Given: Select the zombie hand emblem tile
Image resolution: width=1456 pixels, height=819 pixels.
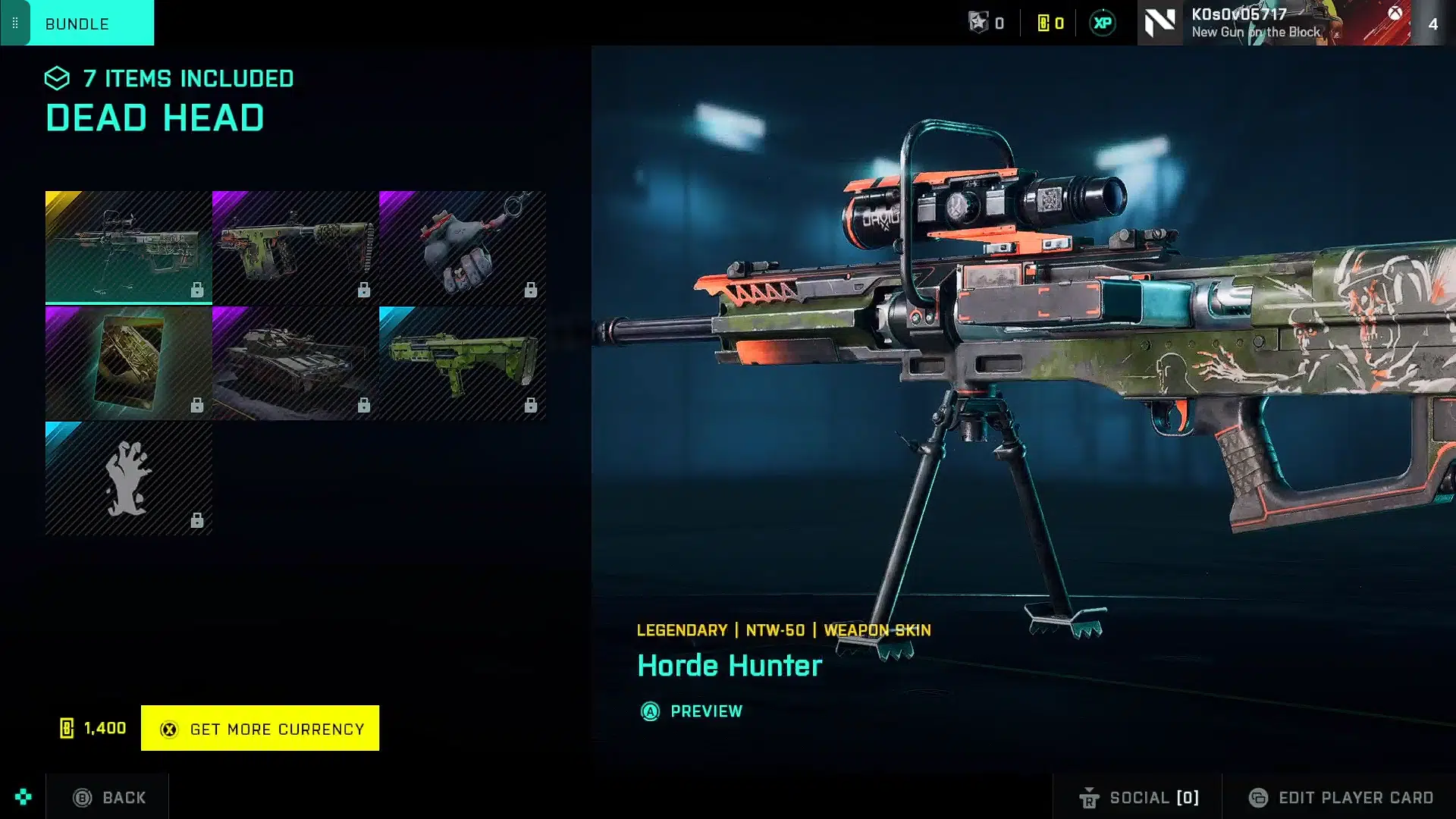Looking at the screenshot, I should 128,479.
